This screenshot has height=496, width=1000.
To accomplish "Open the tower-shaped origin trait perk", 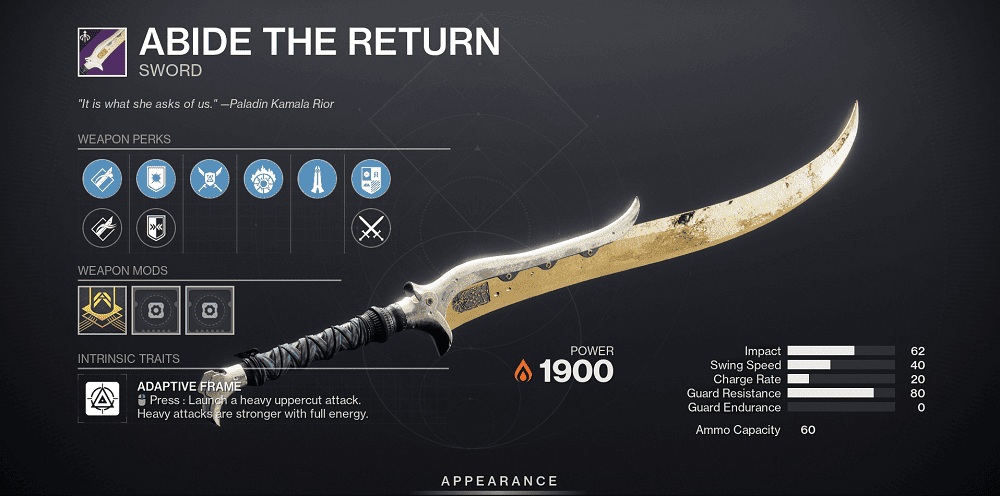I will pyautogui.click(x=317, y=181).
